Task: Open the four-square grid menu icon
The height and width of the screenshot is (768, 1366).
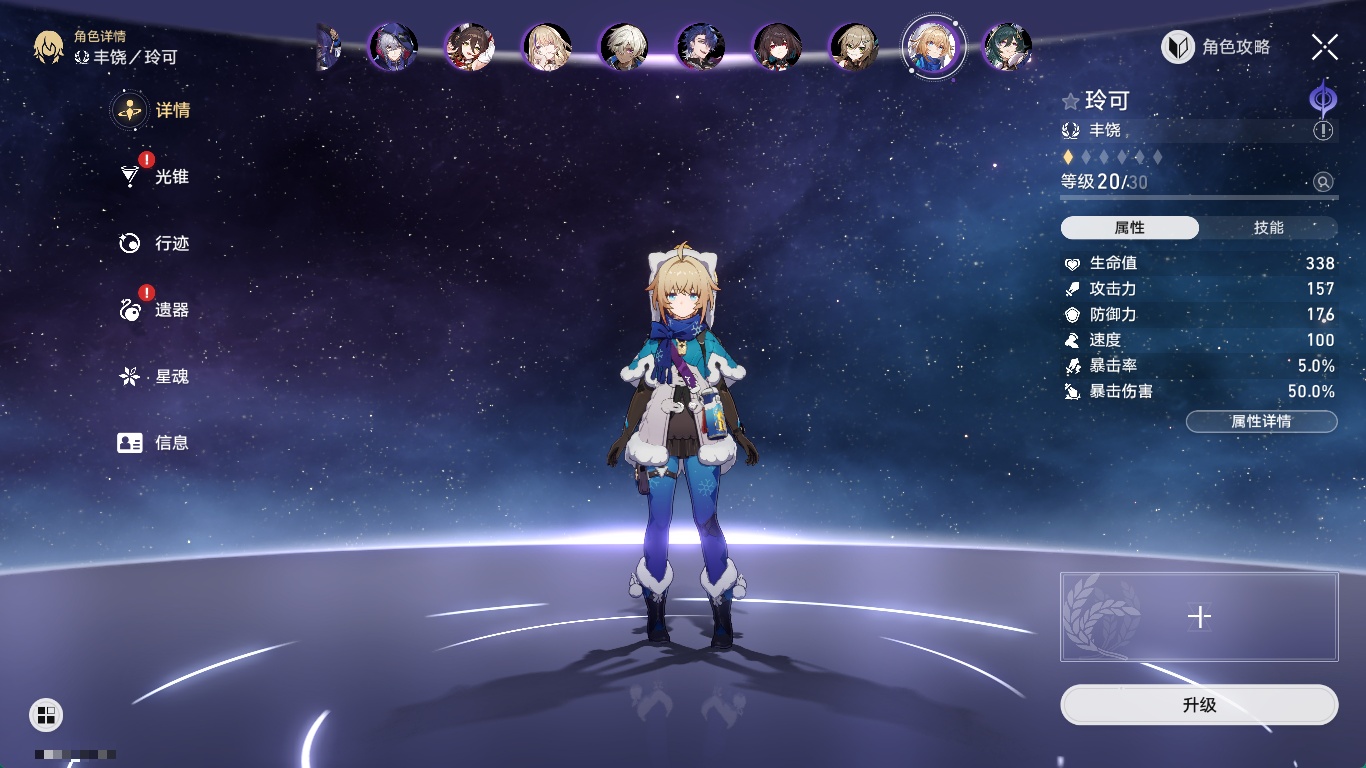Action: [x=45, y=714]
